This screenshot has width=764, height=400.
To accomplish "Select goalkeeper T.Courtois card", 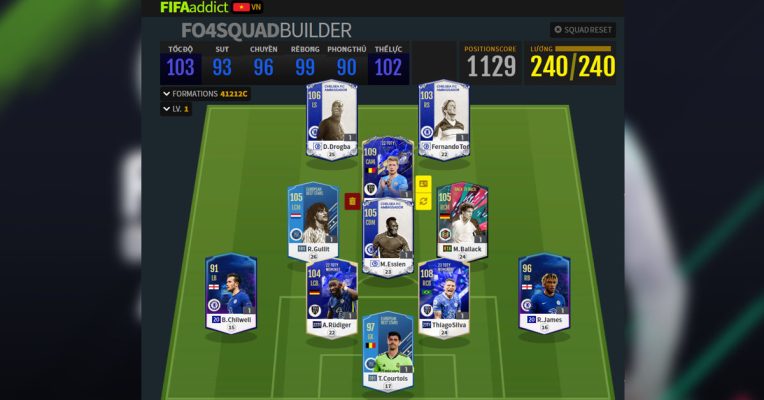I will click(x=387, y=350).
